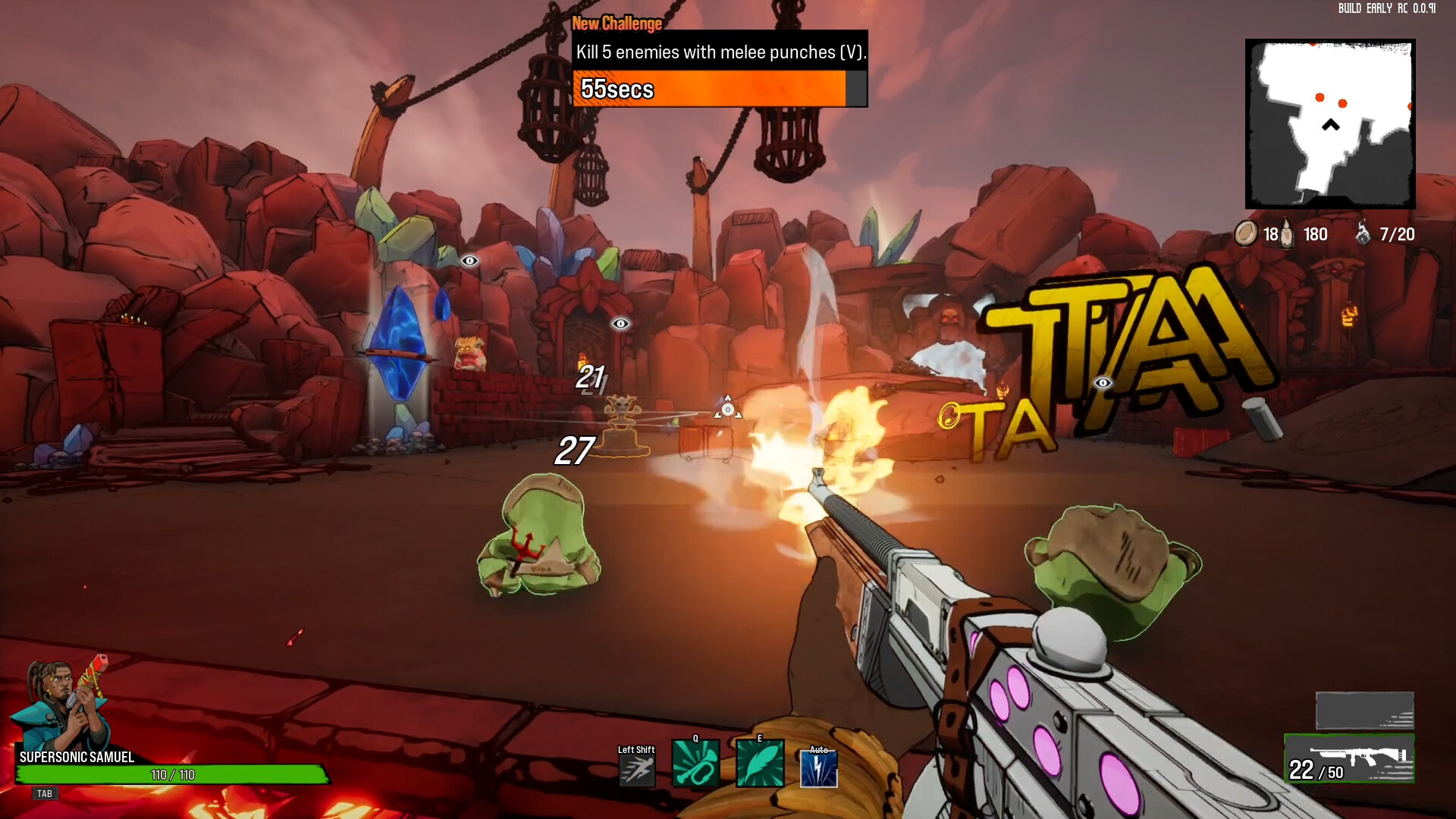Select the empty secondary weapon slot
The width and height of the screenshot is (1456, 819).
[1364, 711]
